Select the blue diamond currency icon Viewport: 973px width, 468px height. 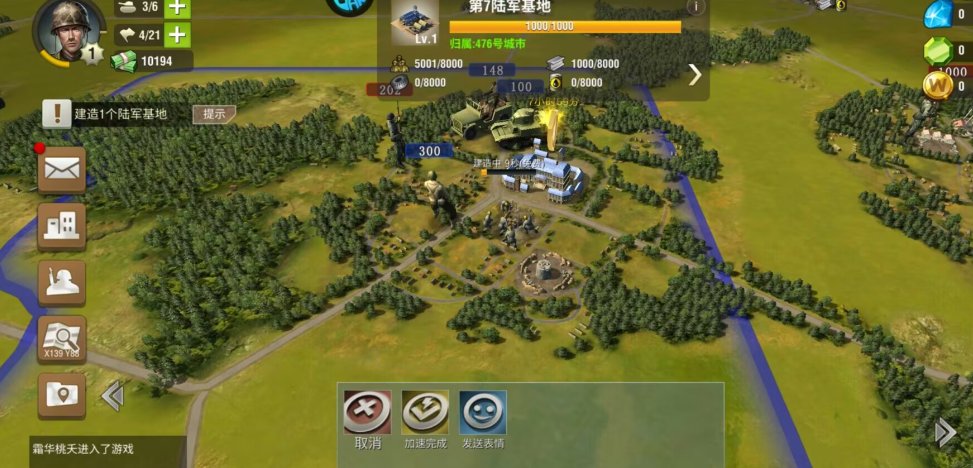[938, 14]
